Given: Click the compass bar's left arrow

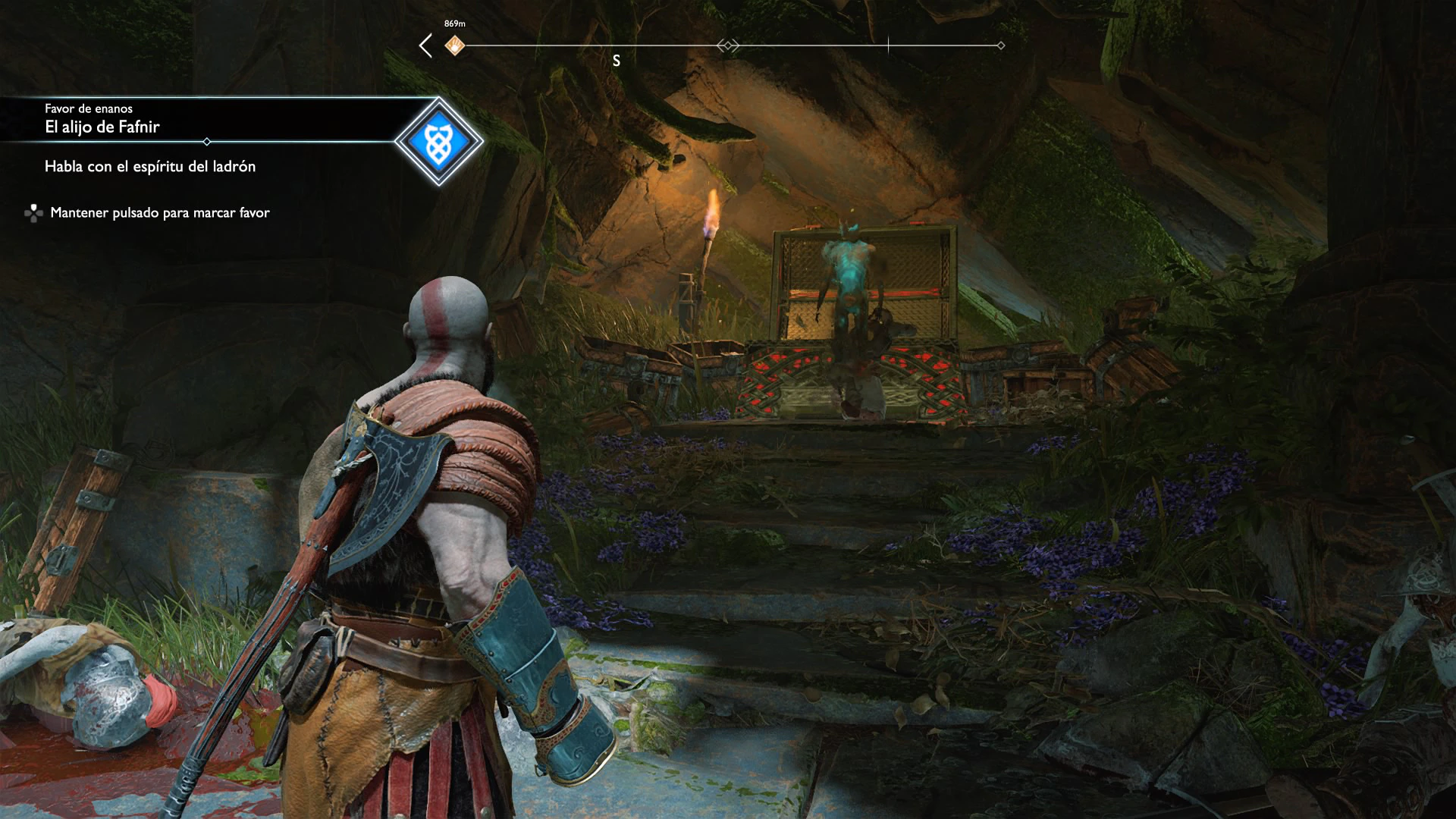Looking at the screenshot, I should click(425, 45).
